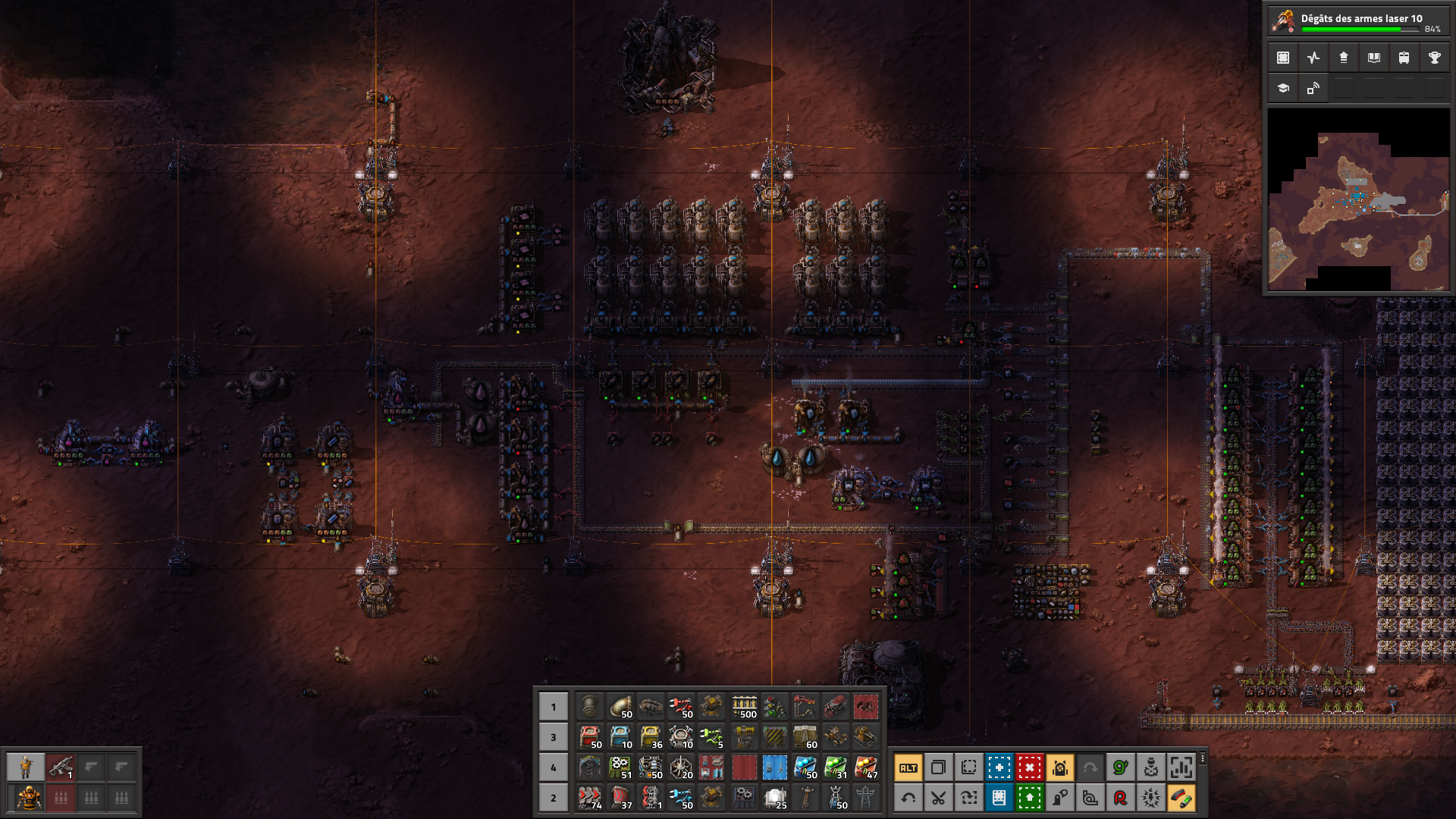
Task: Select the red science pack slot with 50
Action: pyautogui.click(x=590, y=737)
